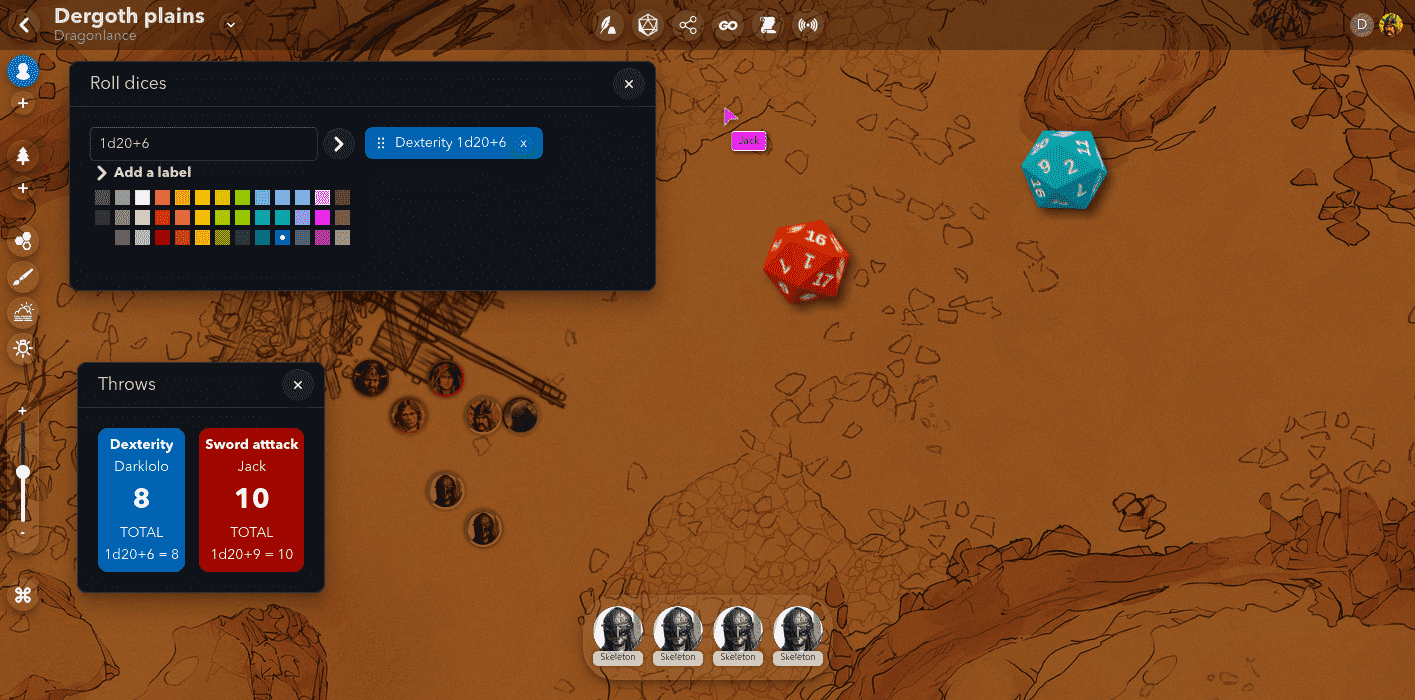Open the dice roller icon in top bar
This screenshot has height=700, width=1415.
pyautogui.click(x=648, y=26)
